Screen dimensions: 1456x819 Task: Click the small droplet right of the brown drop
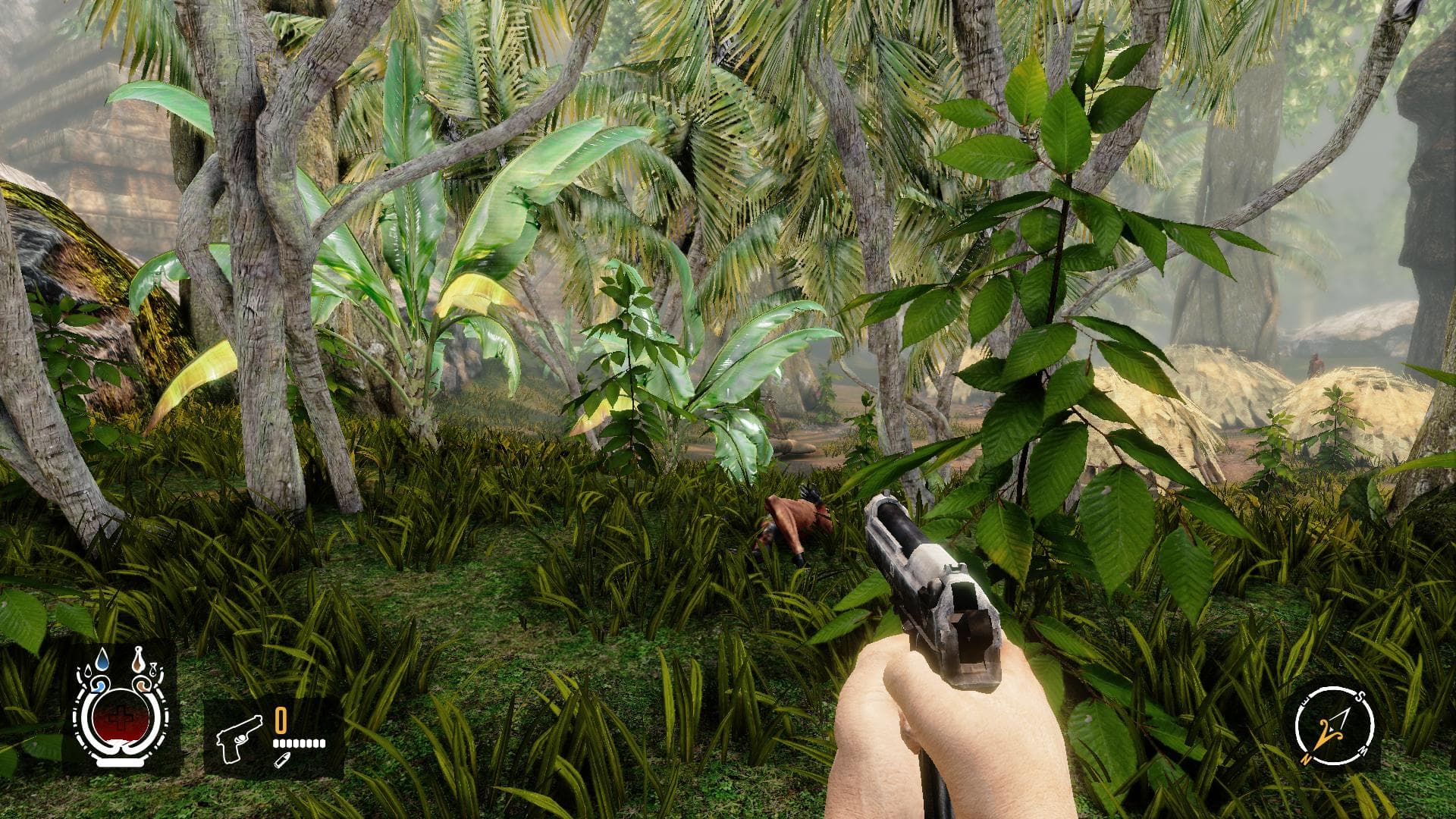click(153, 670)
